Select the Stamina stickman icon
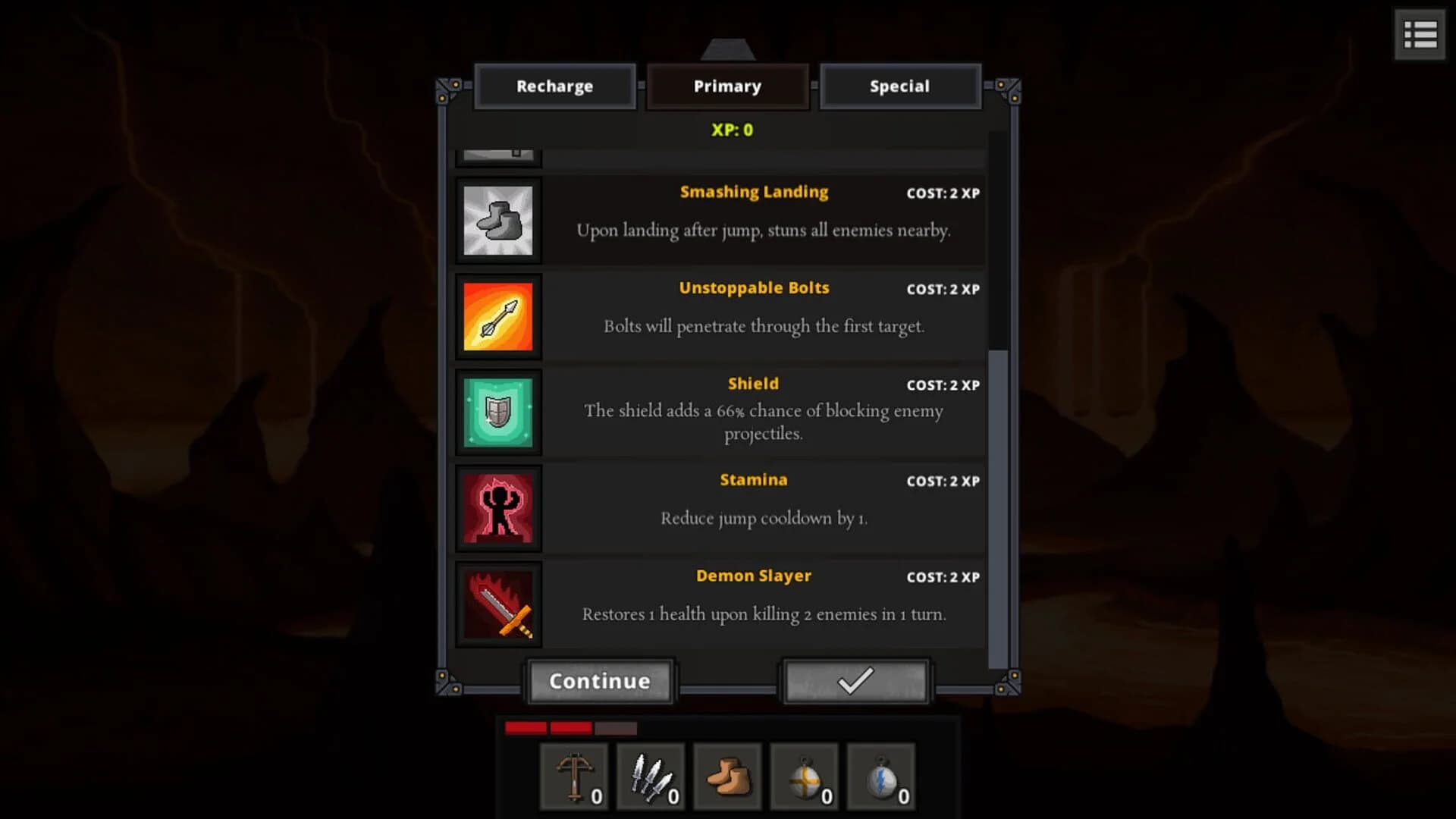 pos(497,507)
